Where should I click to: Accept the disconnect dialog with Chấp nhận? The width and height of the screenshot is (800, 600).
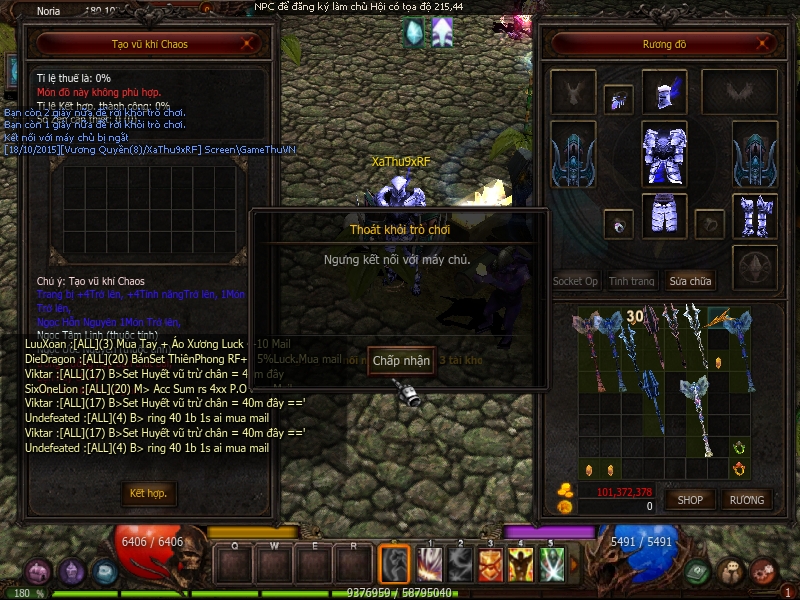pos(400,360)
